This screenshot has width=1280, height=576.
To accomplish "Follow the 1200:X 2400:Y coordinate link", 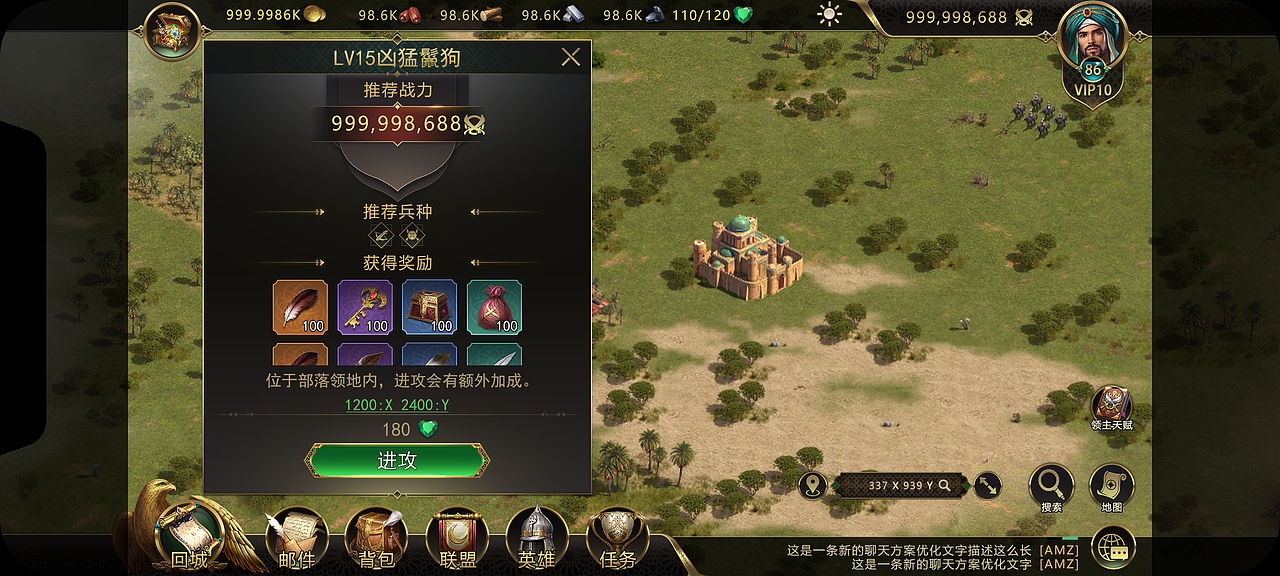I will click(x=397, y=405).
